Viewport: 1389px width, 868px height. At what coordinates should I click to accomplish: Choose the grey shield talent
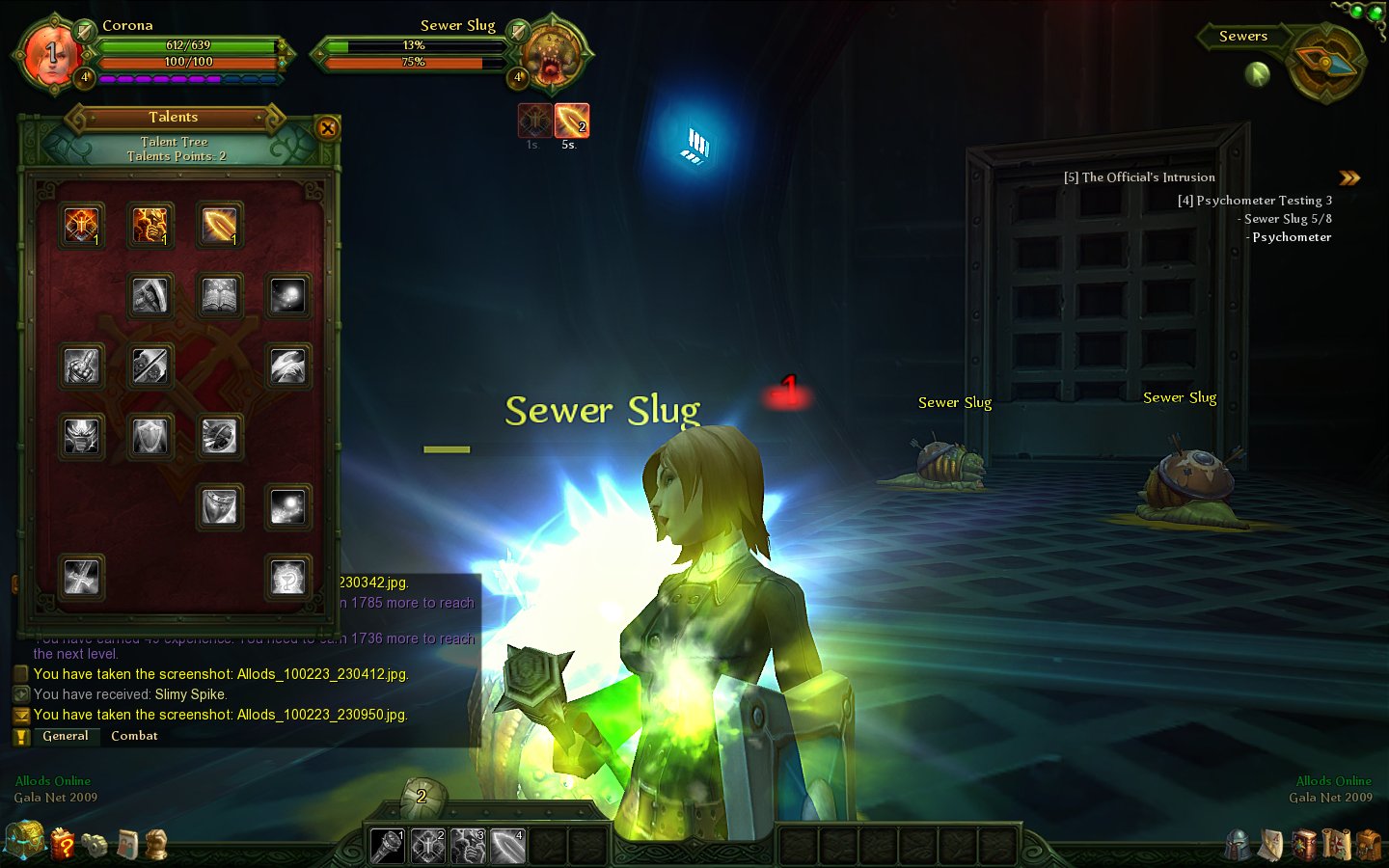coord(150,437)
